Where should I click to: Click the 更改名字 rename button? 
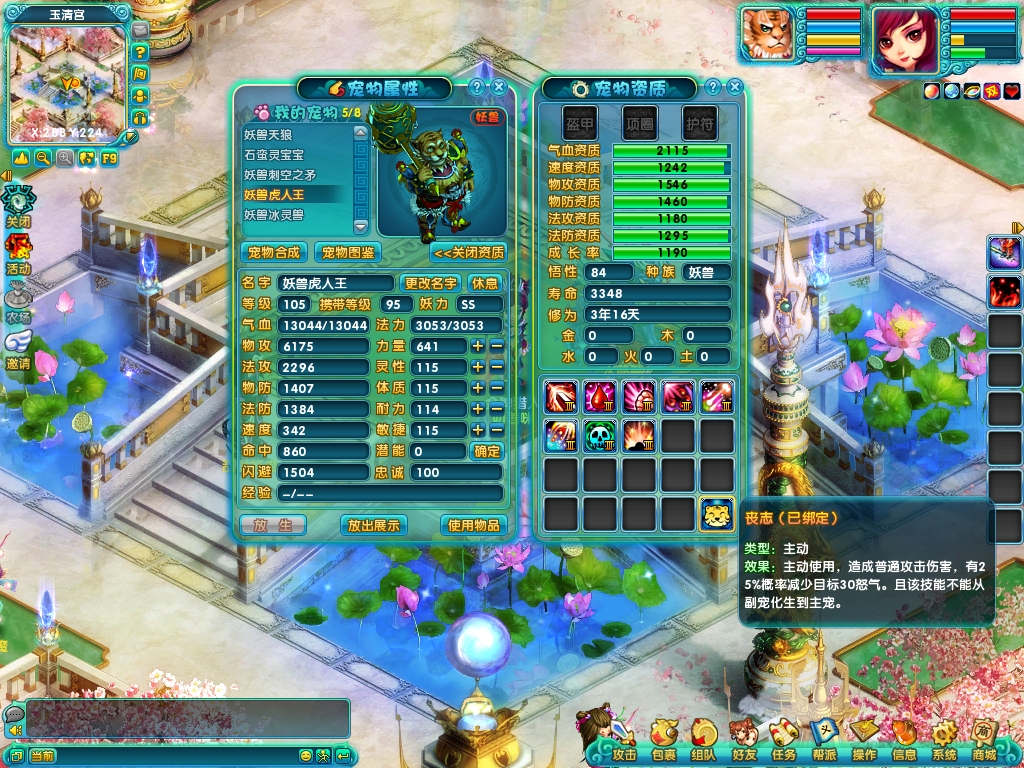click(430, 283)
